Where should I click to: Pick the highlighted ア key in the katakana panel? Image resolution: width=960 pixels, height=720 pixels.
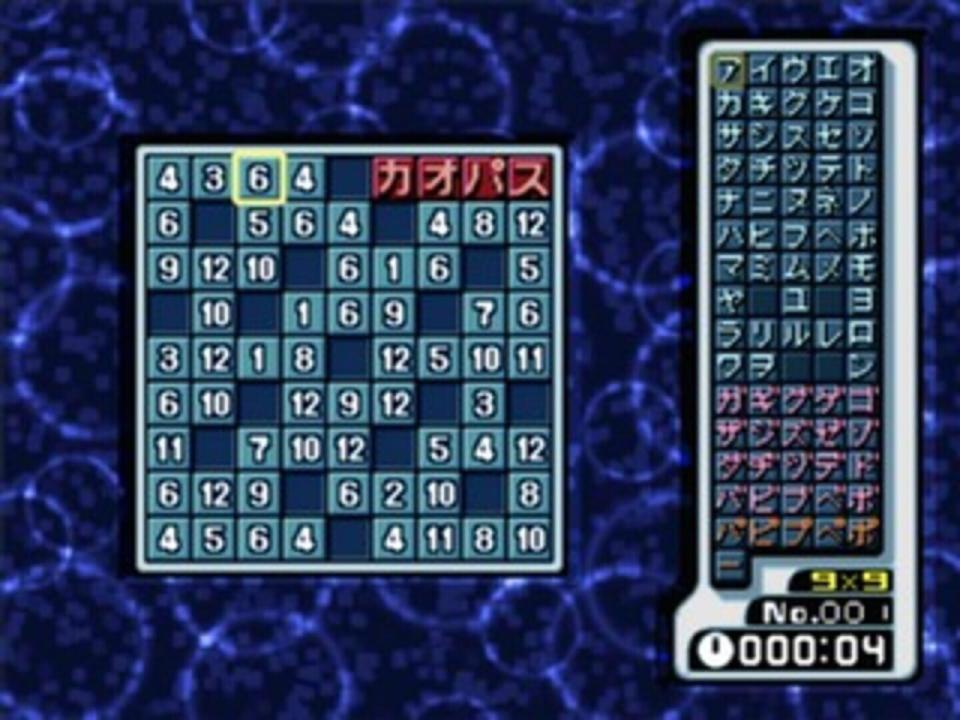coord(729,72)
